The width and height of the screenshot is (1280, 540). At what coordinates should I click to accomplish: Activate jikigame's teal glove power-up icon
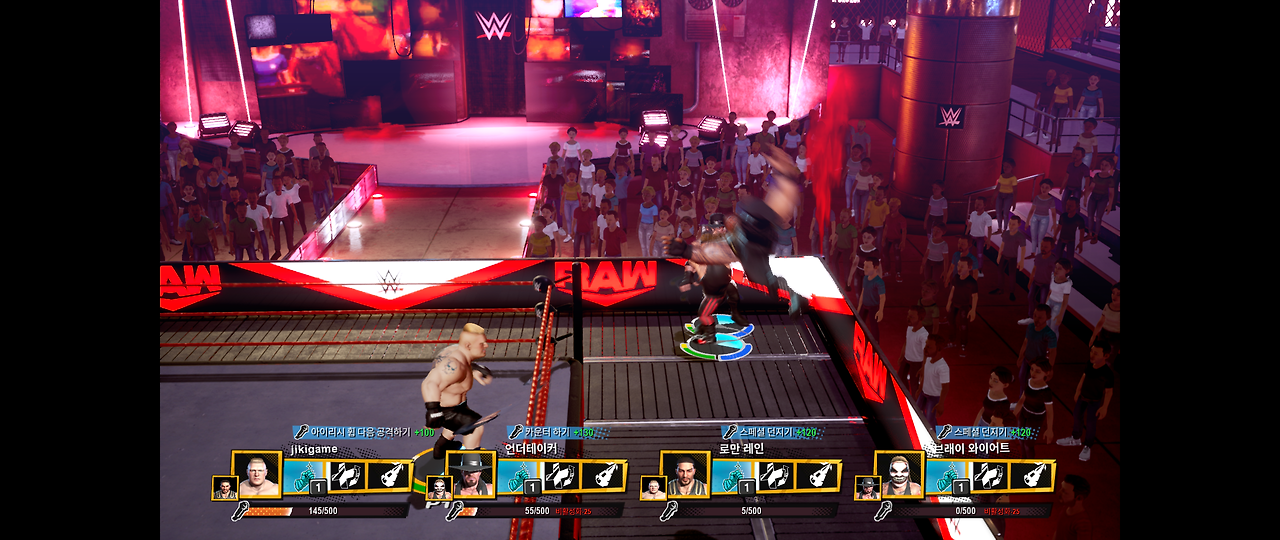tap(304, 476)
